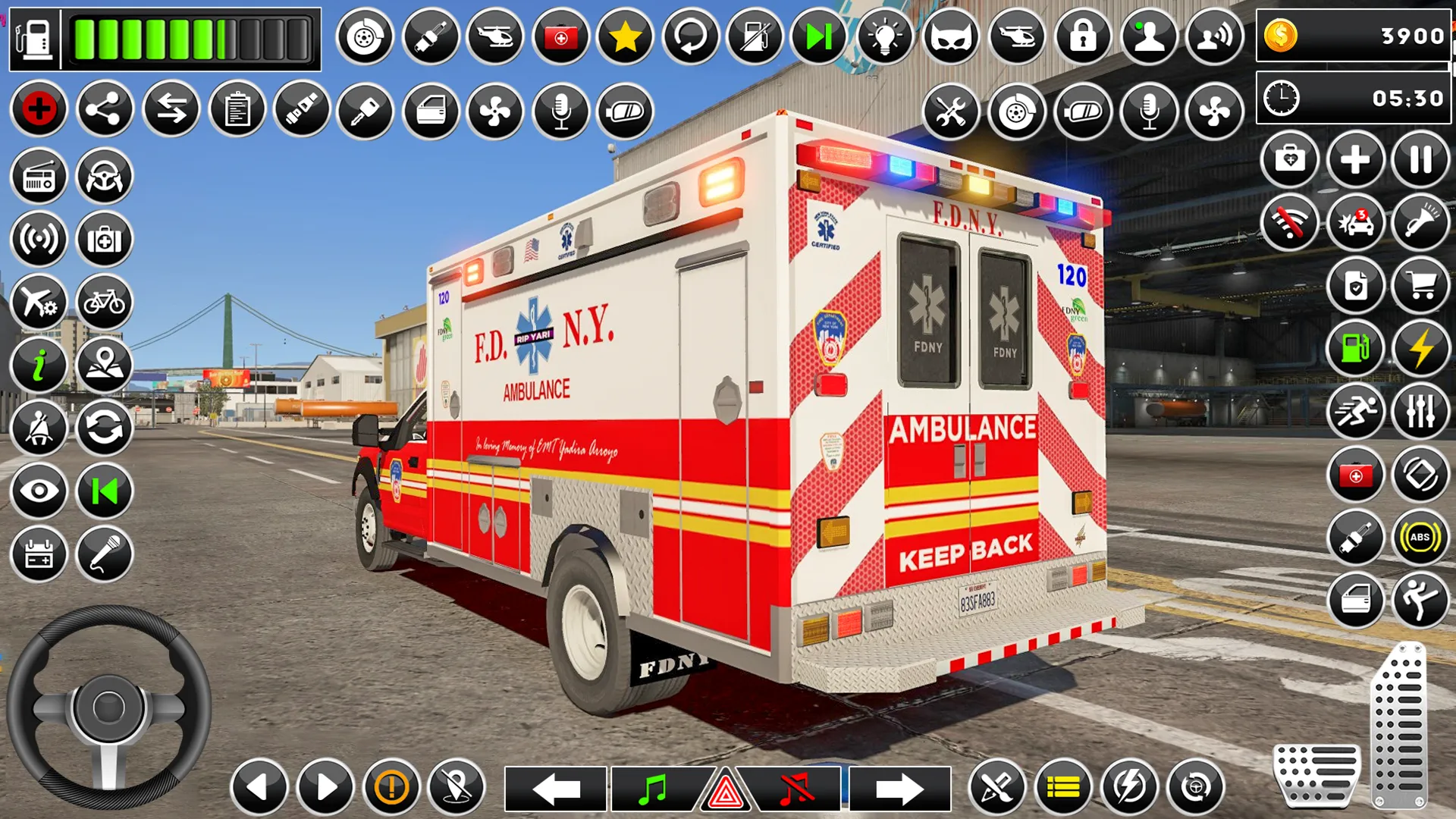Signal left with the white left arrow
Image resolution: width=1456 pixels, height=819 pixels.
coord(556,789)
